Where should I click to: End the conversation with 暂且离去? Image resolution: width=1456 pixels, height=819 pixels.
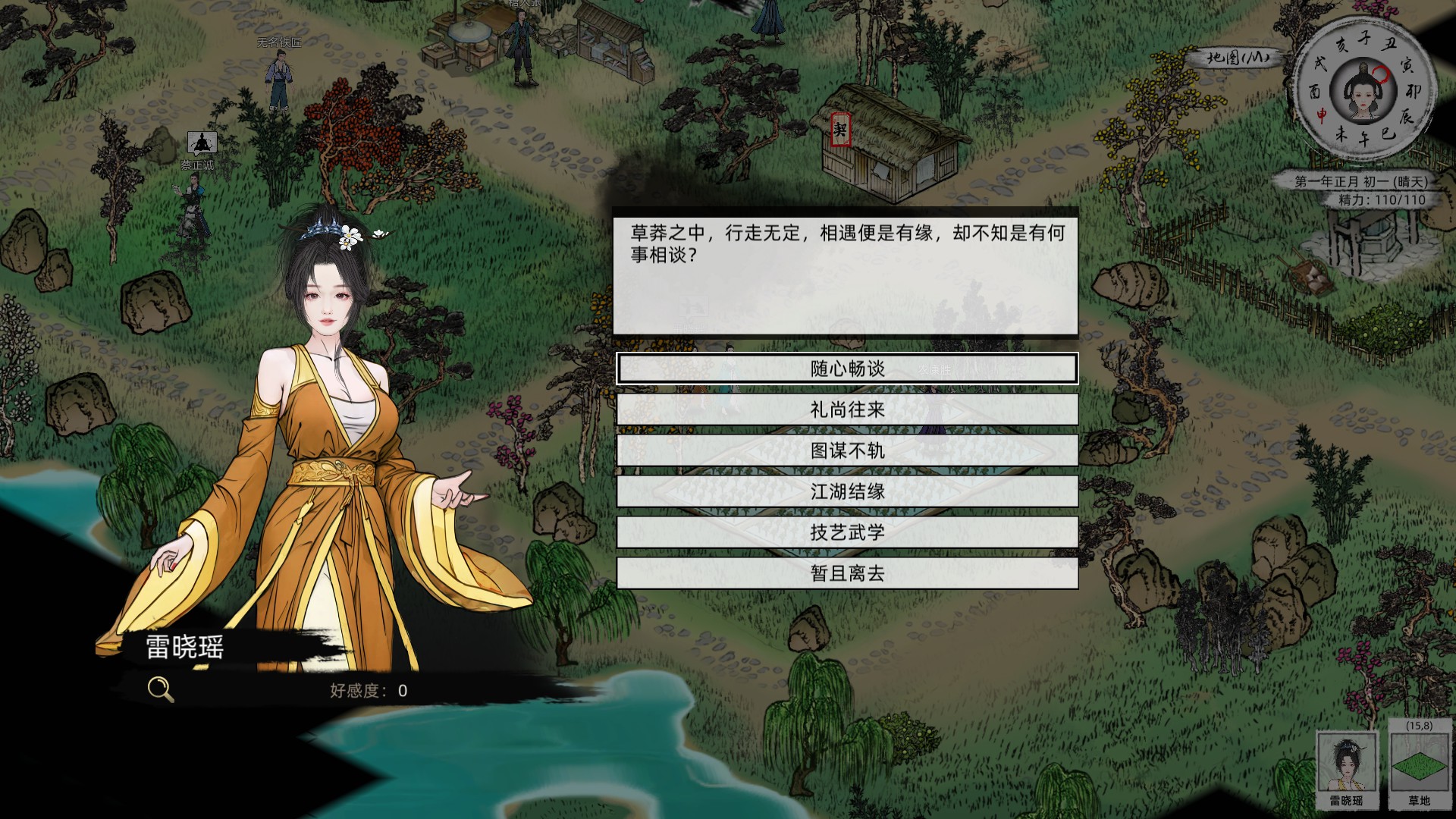point(849,574)
